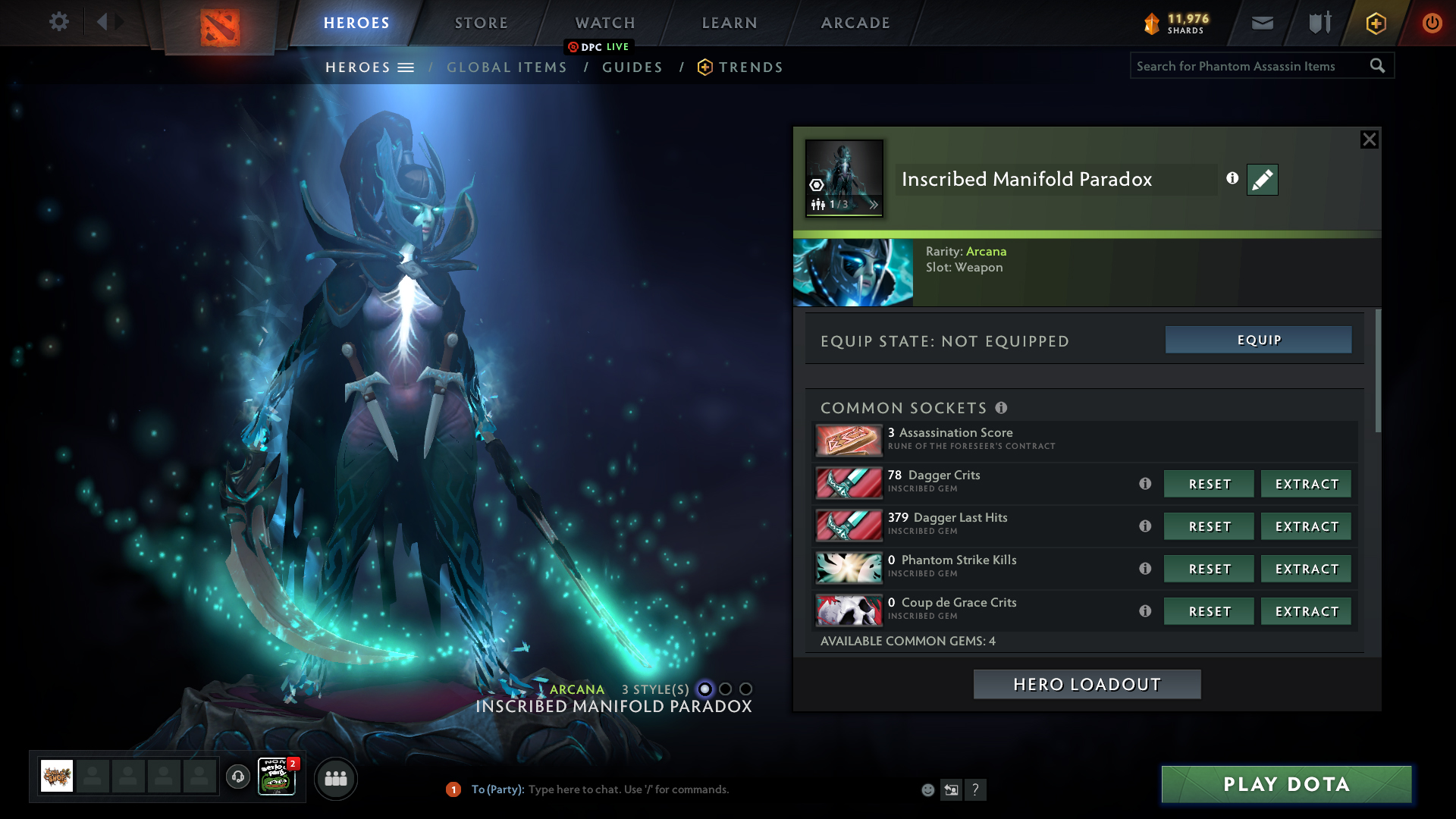Rename item with the pencil button
Image resolution: width=1456 pixels, height=819 pixels.
(x=1262, y=180)
